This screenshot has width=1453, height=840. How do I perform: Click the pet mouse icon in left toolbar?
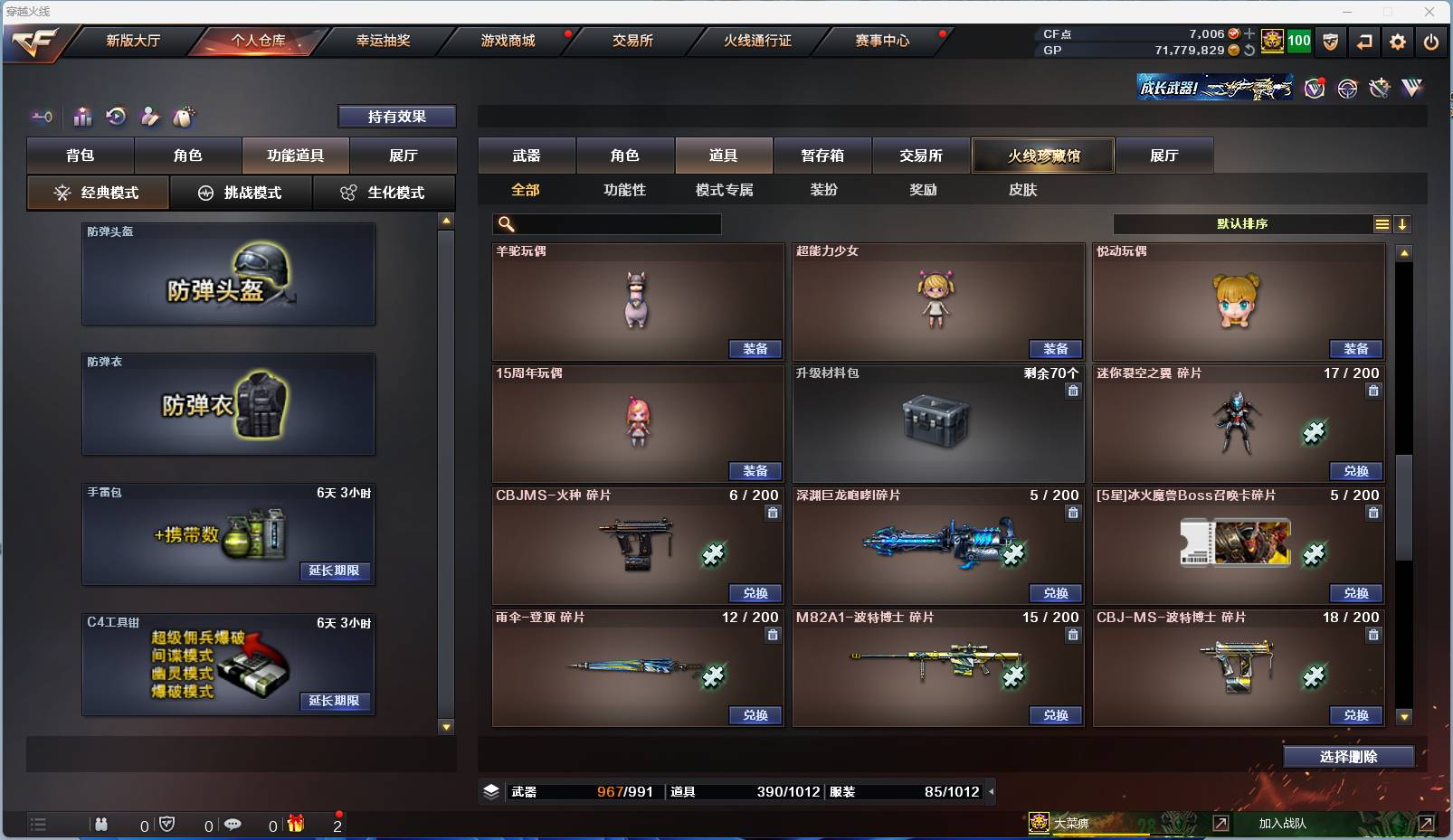(185, 117)
